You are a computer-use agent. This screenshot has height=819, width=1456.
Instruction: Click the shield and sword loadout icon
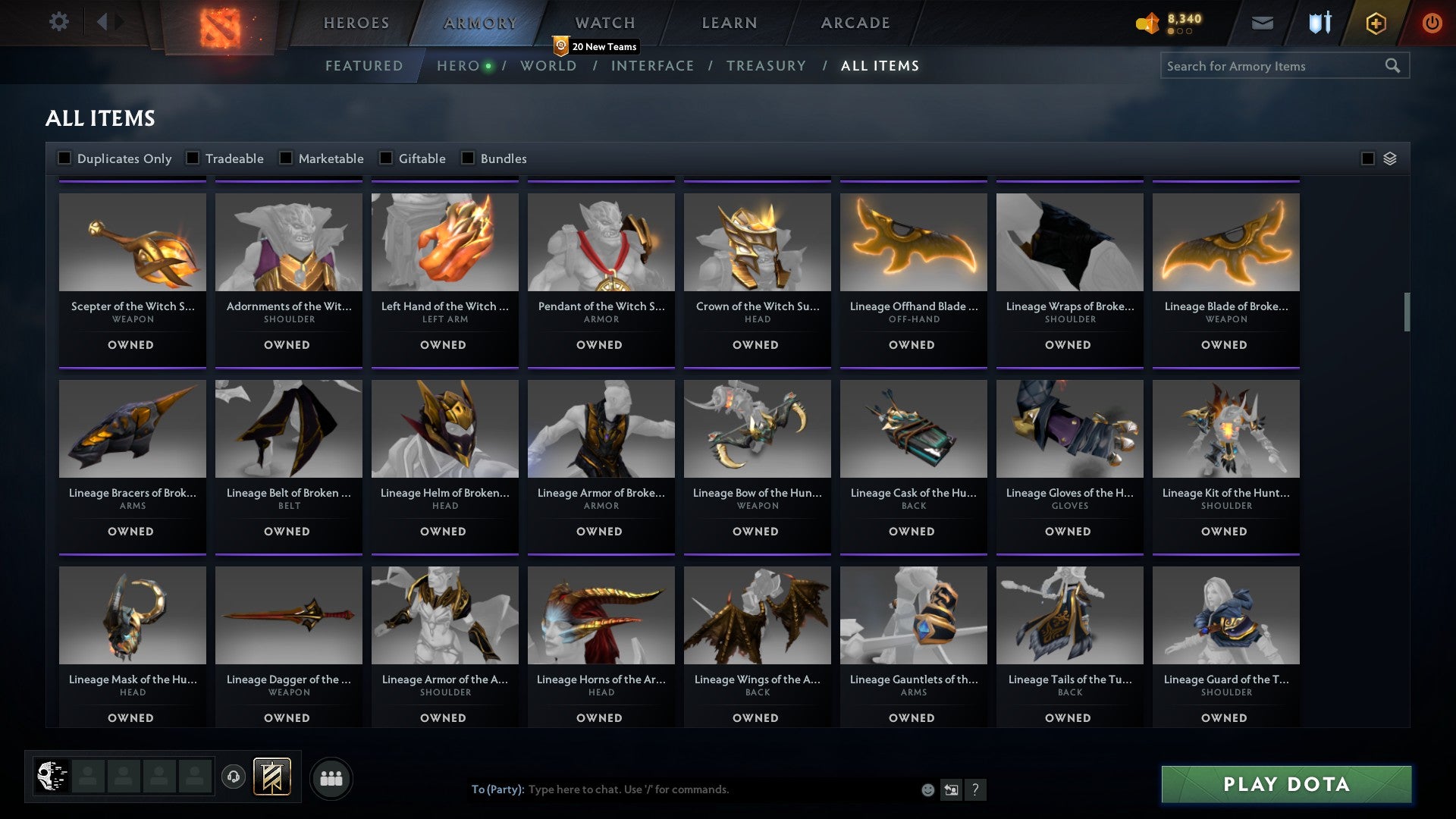point(1319,23)
